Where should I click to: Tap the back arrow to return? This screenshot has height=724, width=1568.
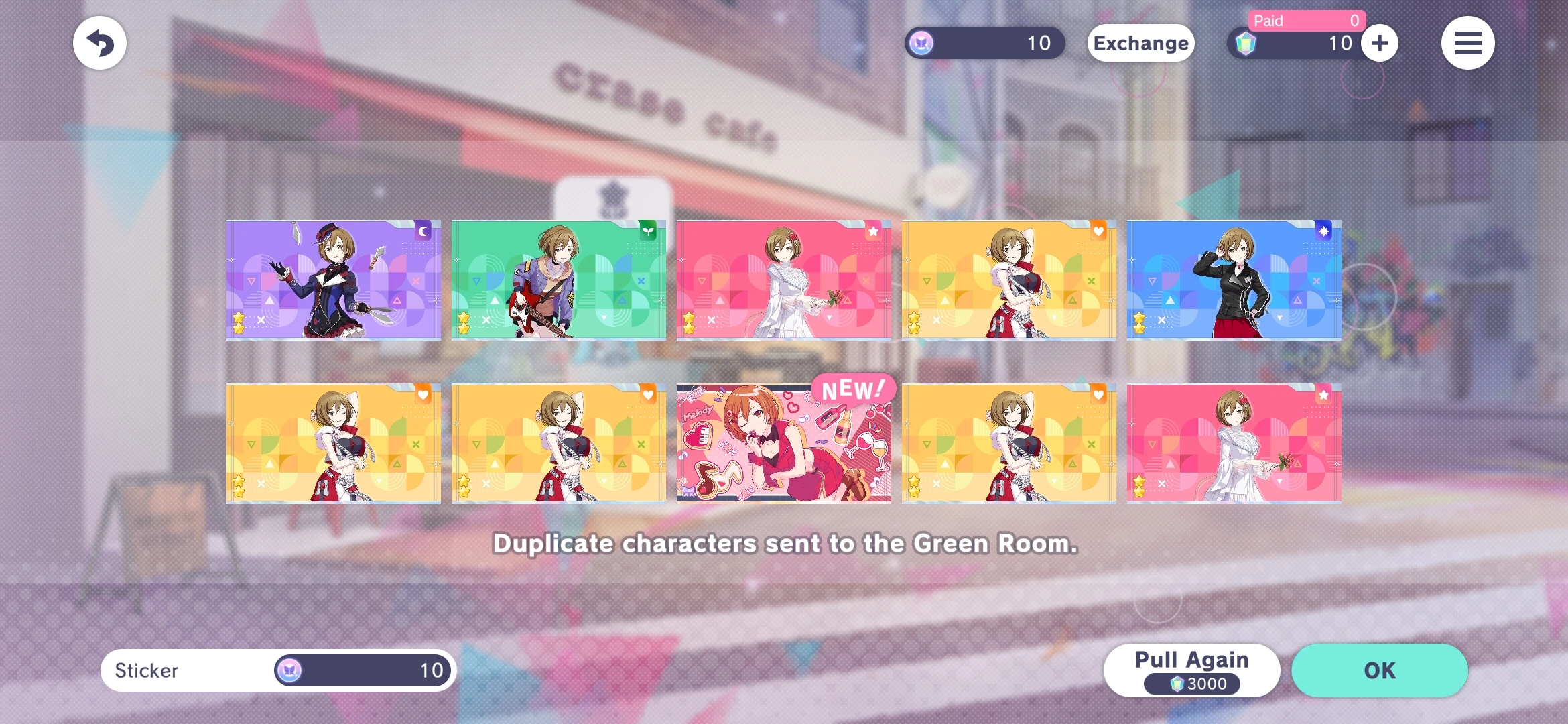99,42
